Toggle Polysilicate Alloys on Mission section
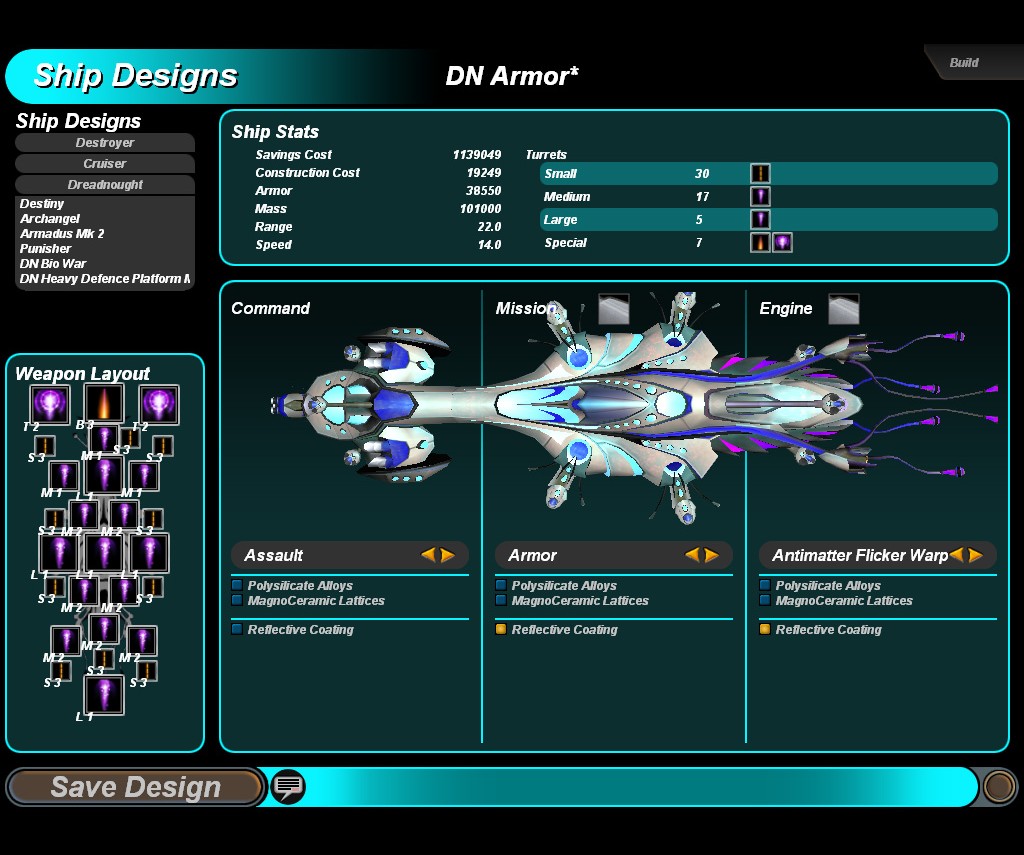Viewport: 1024px width, 855px height. pyautogui.click(x=502, y=586)
